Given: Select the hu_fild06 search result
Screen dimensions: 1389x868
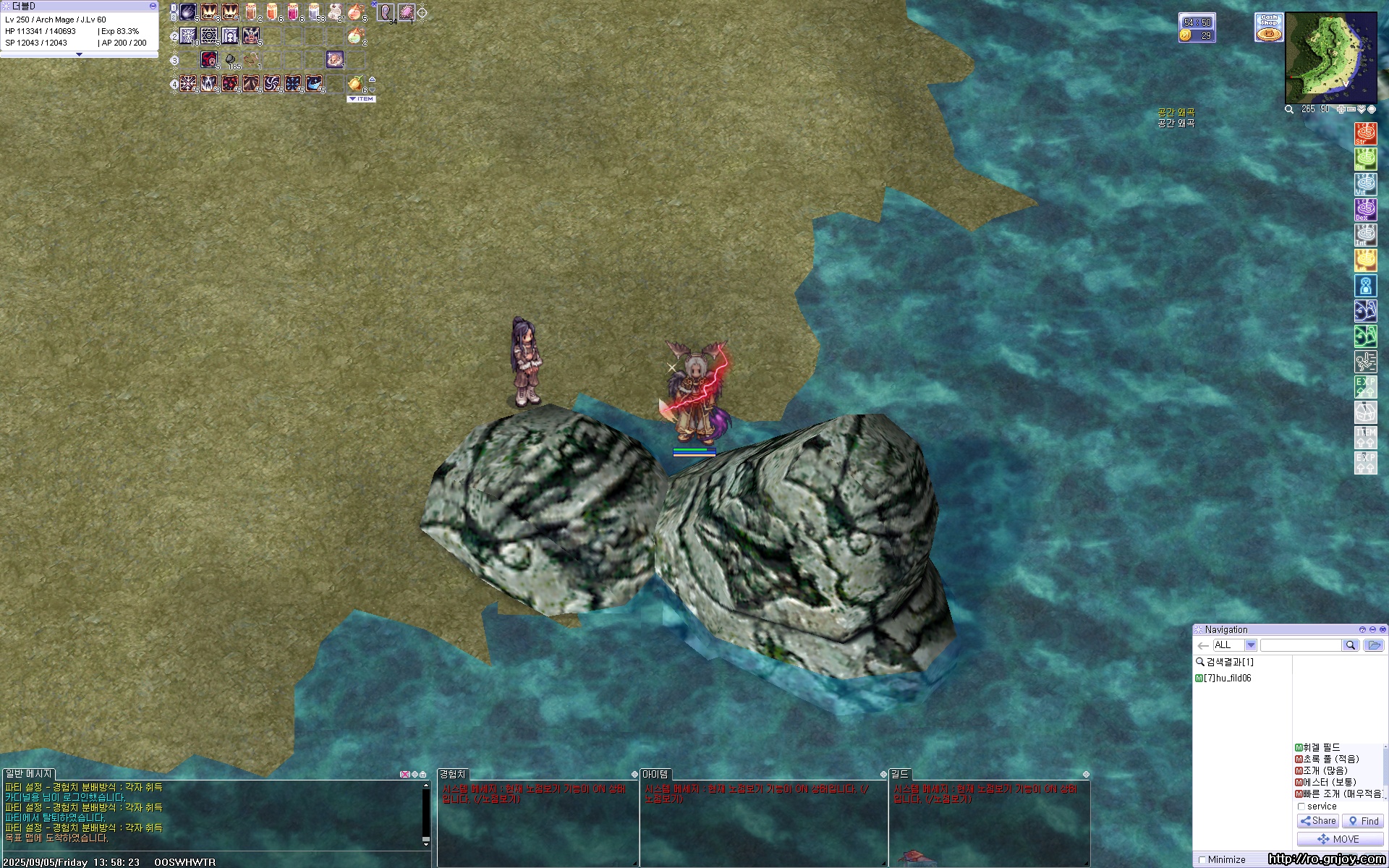Looking at the screenshot, I should (x=1227, y=678).
